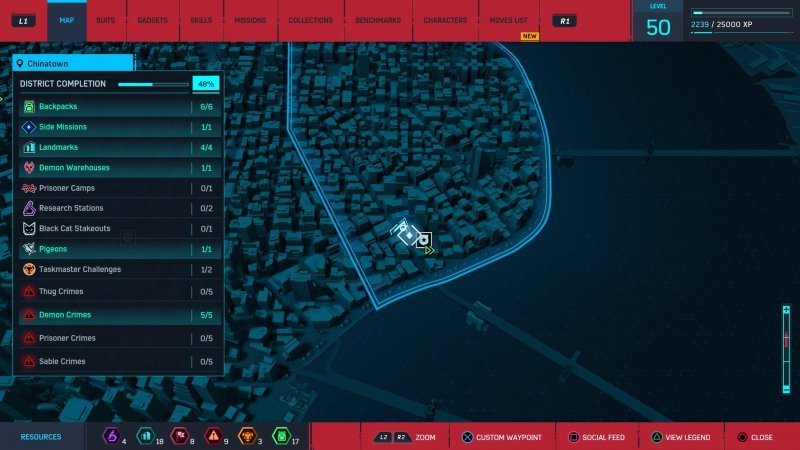Screen dimensions: 800x450
Task: Select the Taskmaster Challenges row
Action: [118, 269]
